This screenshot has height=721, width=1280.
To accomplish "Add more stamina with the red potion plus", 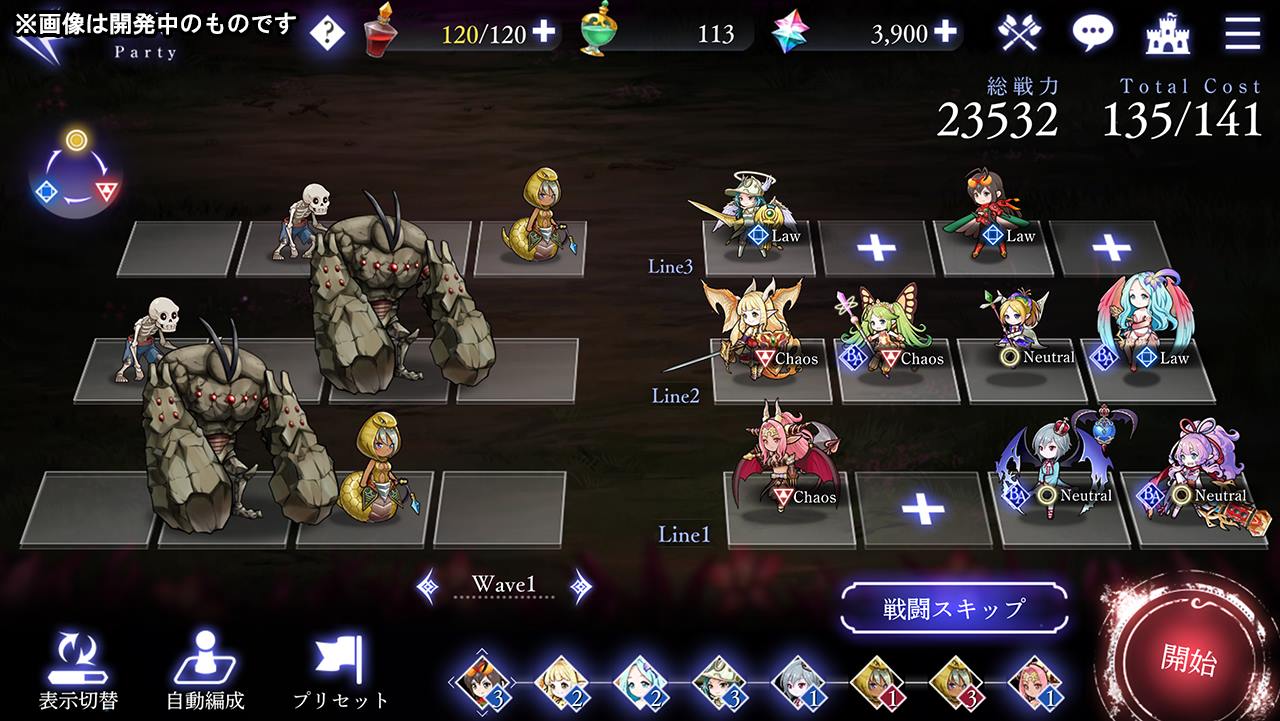I will click(543, 32).
